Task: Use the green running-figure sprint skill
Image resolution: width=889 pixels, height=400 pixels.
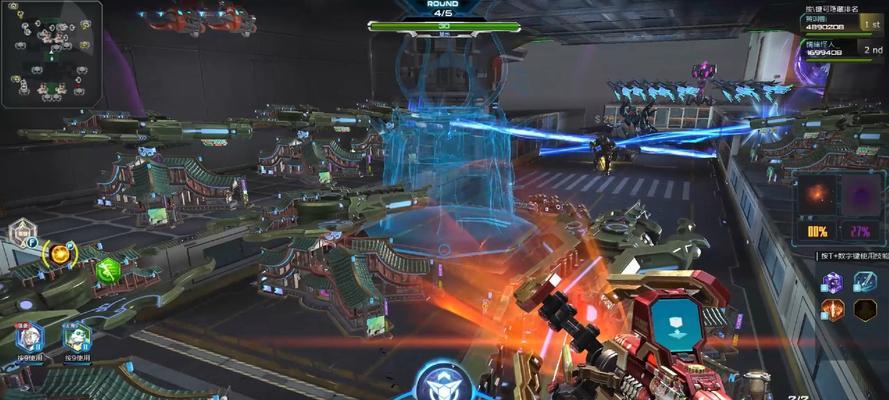Action: click(107, 269)
